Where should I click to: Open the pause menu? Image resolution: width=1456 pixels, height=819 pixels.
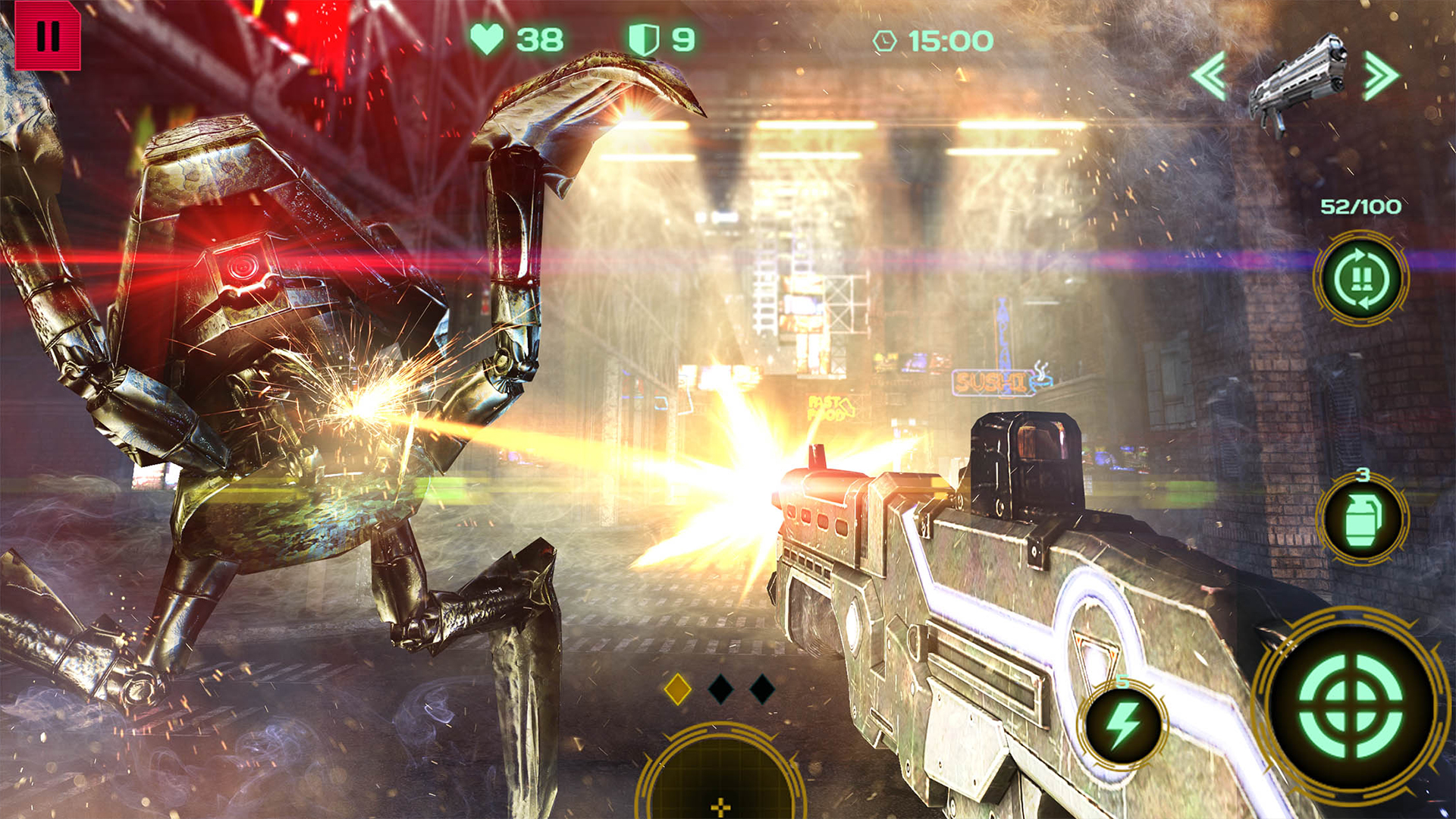coord(49,34)
